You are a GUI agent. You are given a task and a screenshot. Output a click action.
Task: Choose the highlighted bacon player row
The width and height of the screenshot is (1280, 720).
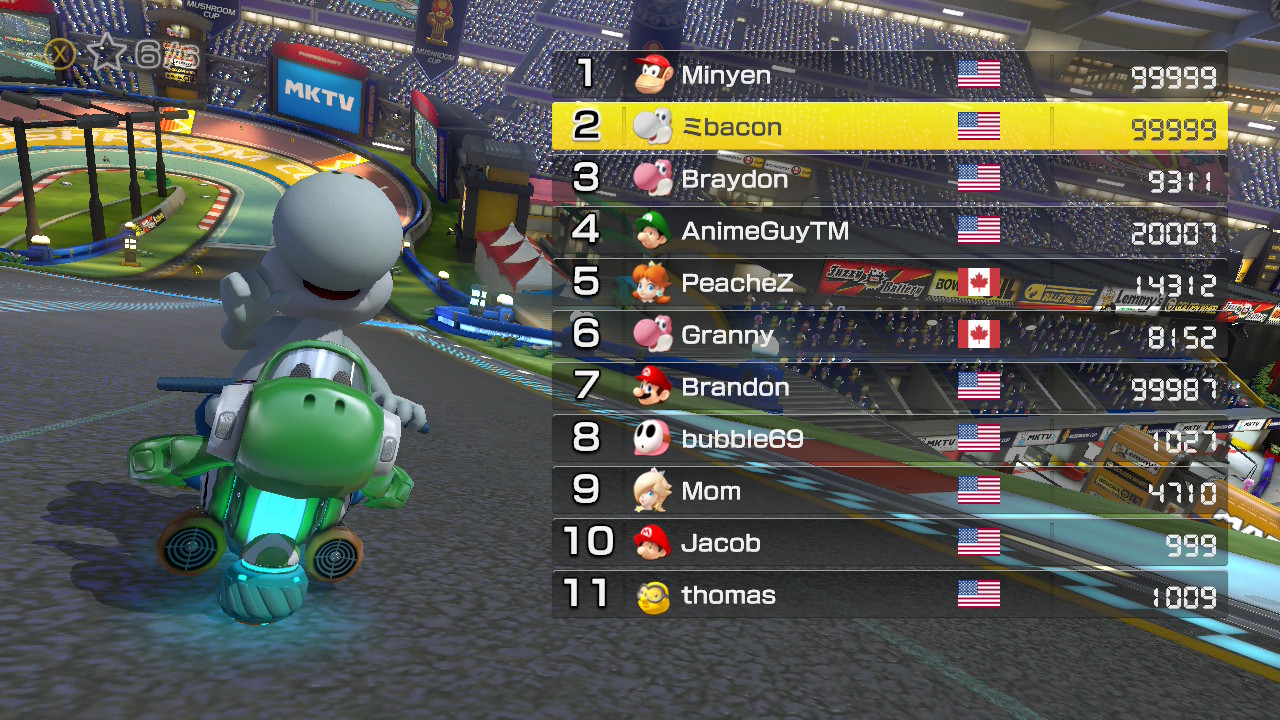coord(889,127)
